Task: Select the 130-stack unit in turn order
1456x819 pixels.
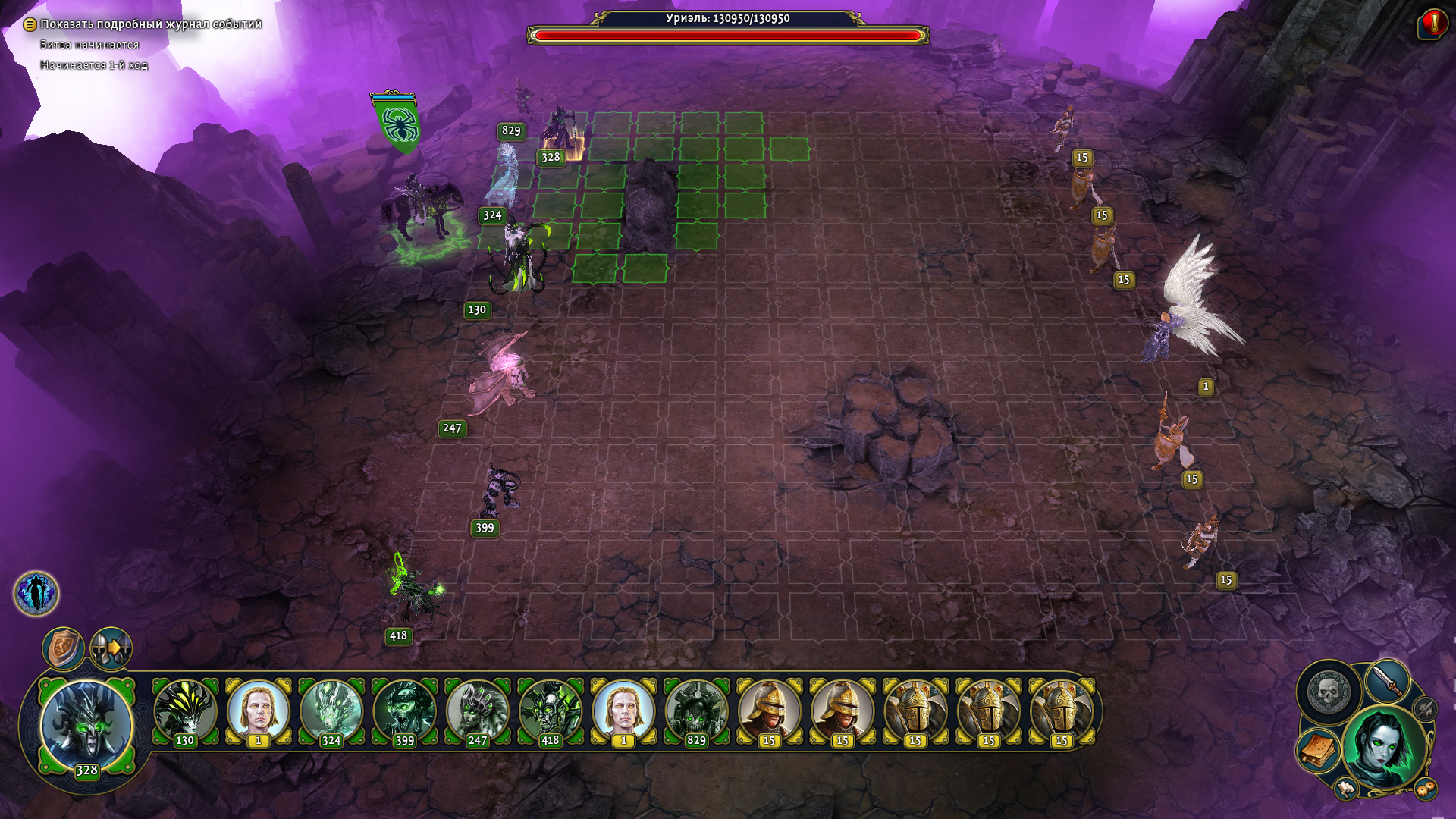Action: coord(185,713)
